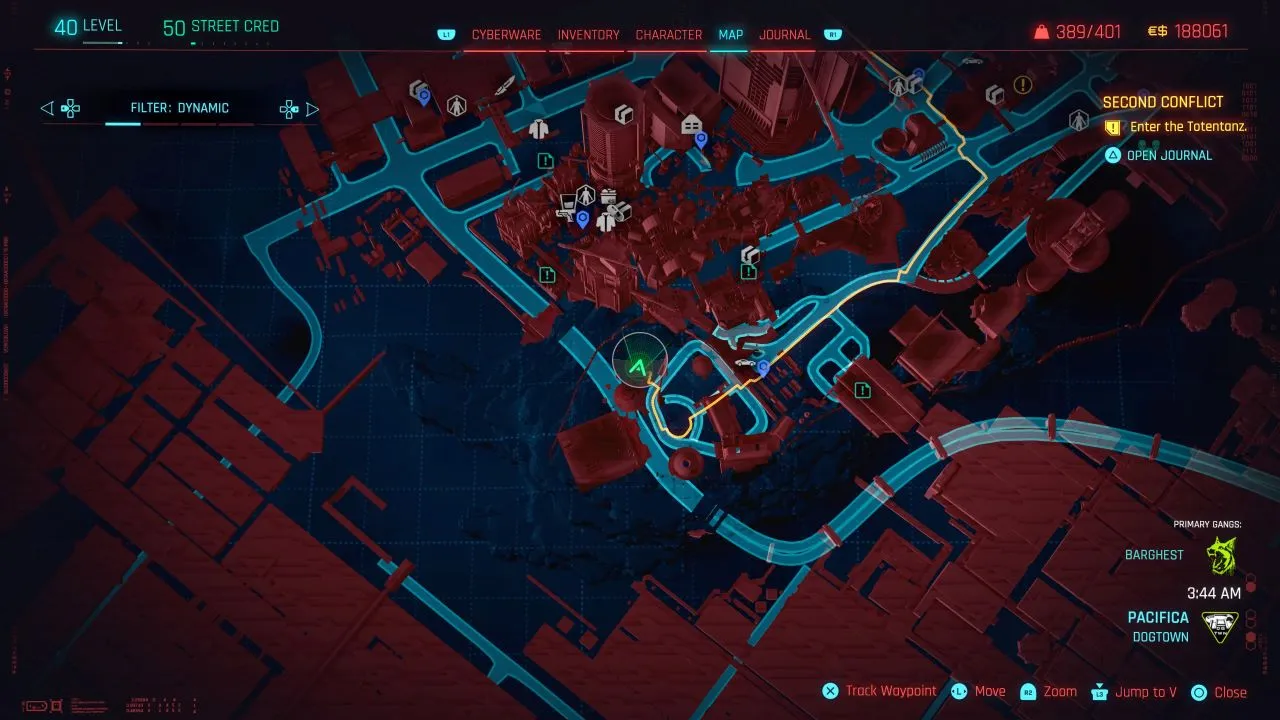
Task: Cycle to the previous map filter
Action: [45, 108]
